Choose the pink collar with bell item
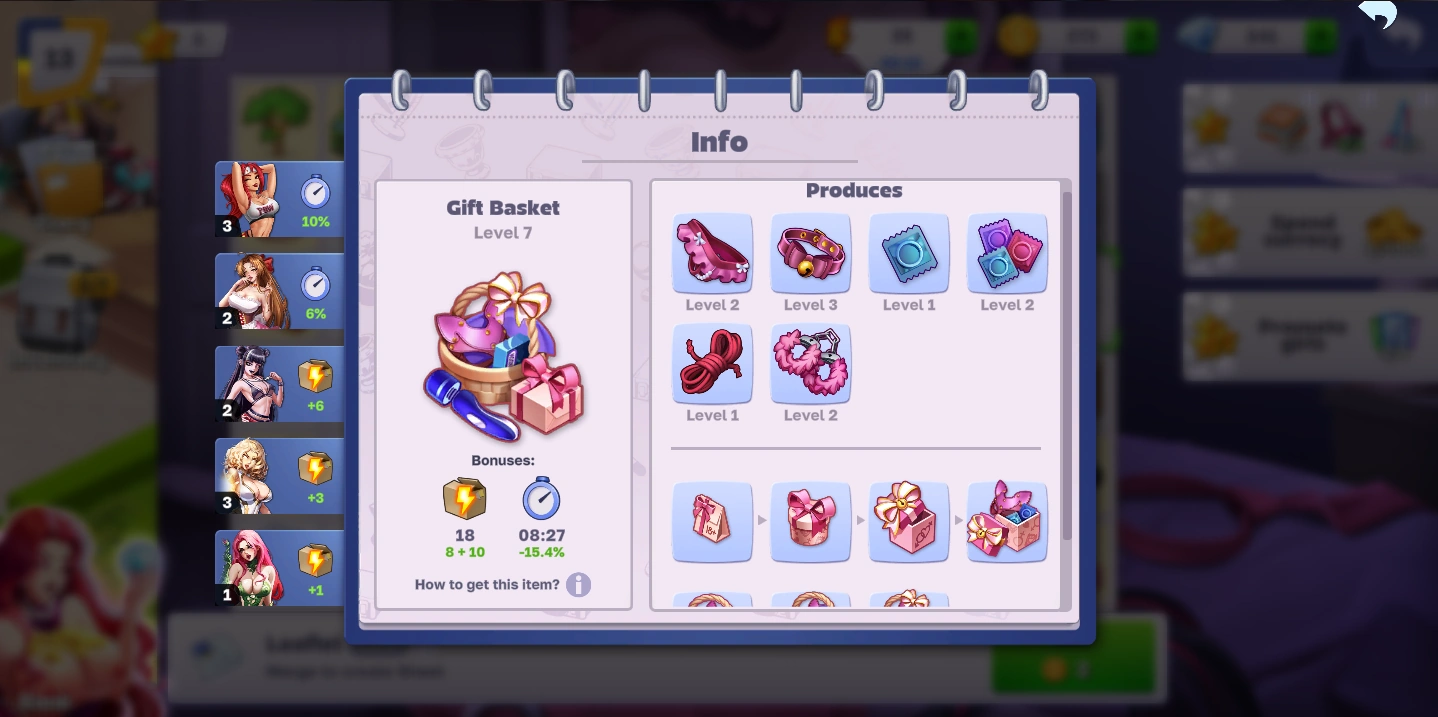This screenshot has height=717, width=1438. tap(810, 253)
